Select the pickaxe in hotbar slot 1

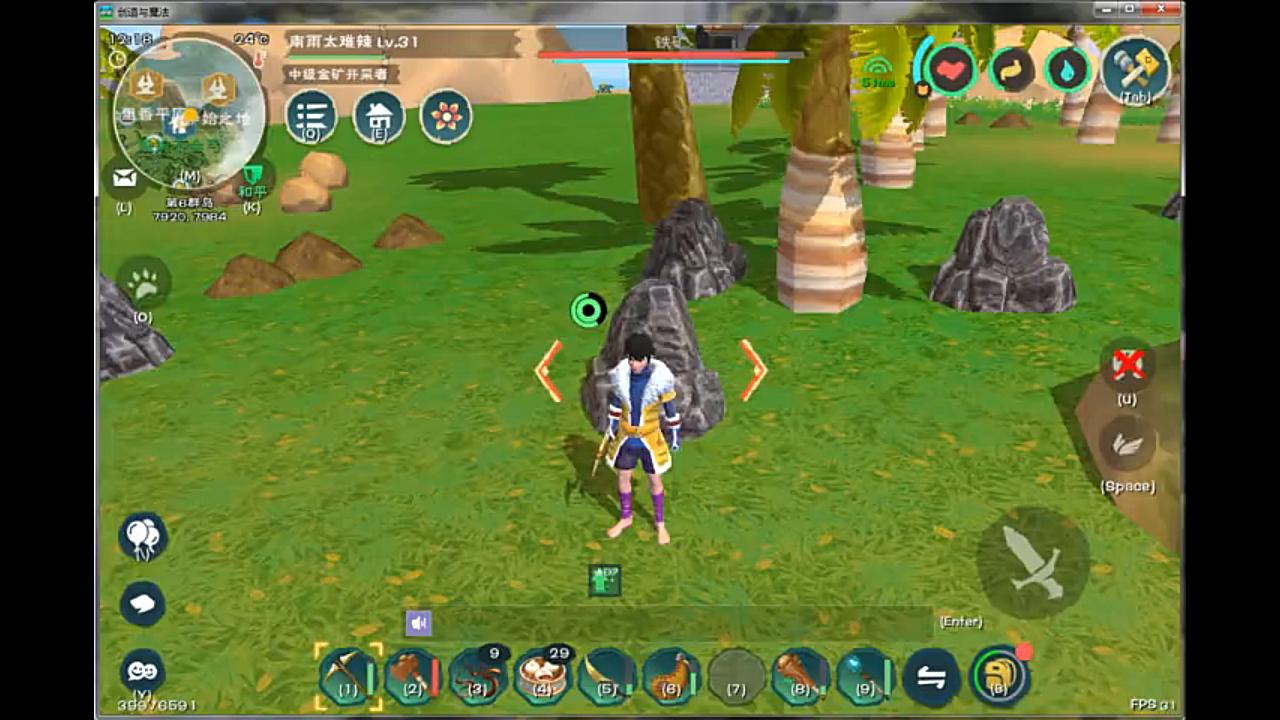(x=348, y=676)
